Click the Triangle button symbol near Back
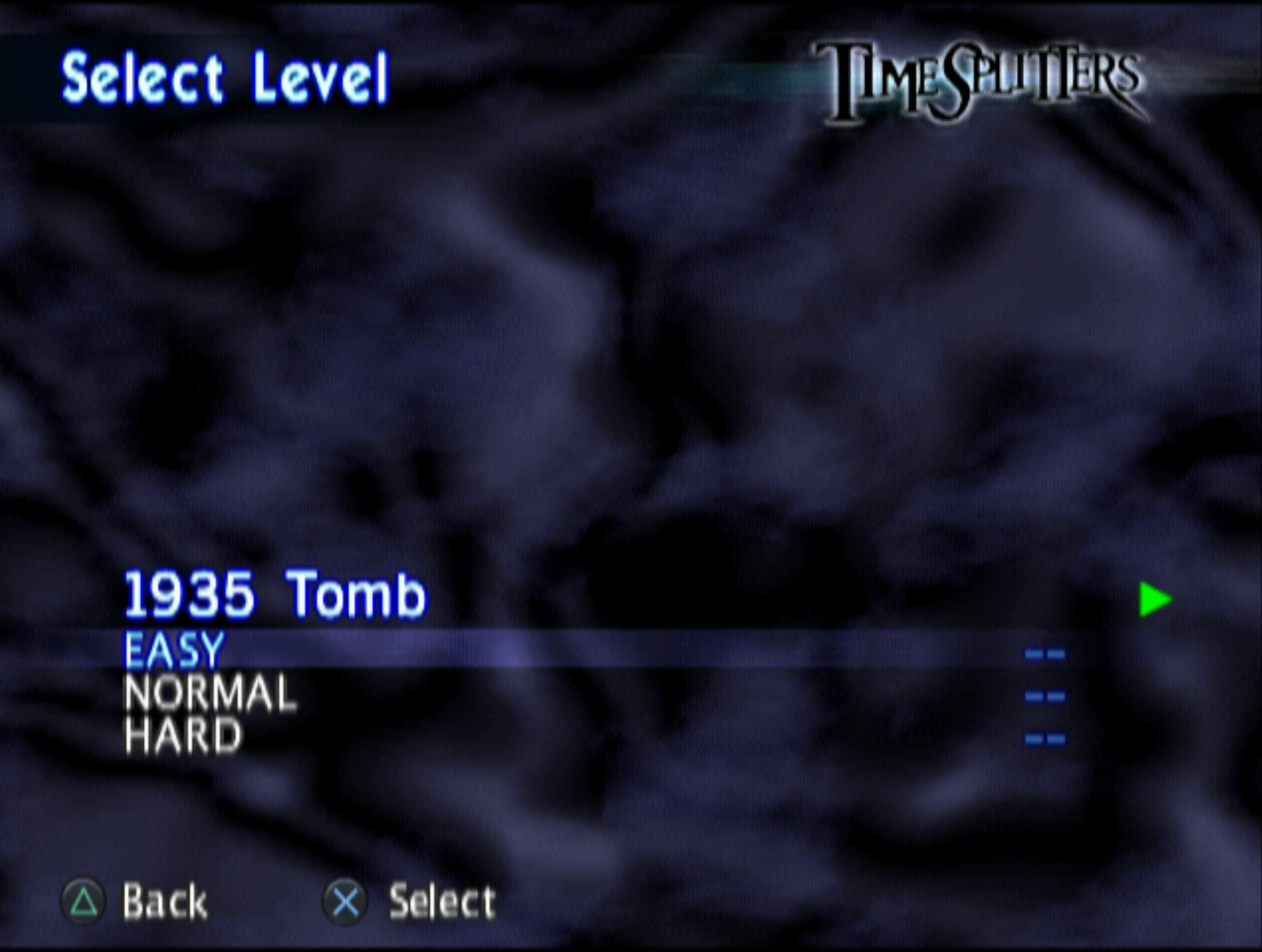This screenshot has width=1262, height=952. (x=84, y=901)
